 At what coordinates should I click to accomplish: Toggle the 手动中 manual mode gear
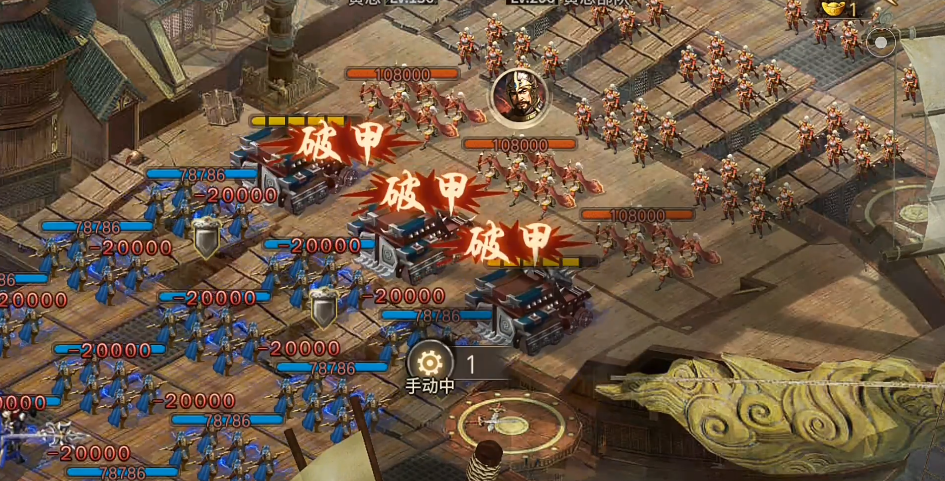[431, 363]
